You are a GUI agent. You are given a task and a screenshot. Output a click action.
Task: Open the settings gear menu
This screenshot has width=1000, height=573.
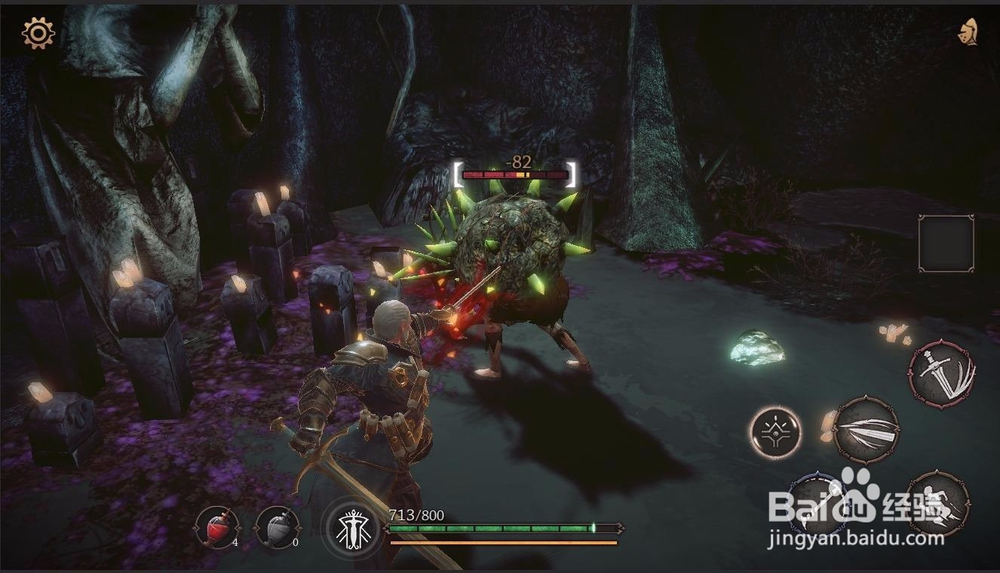[38, 34]
